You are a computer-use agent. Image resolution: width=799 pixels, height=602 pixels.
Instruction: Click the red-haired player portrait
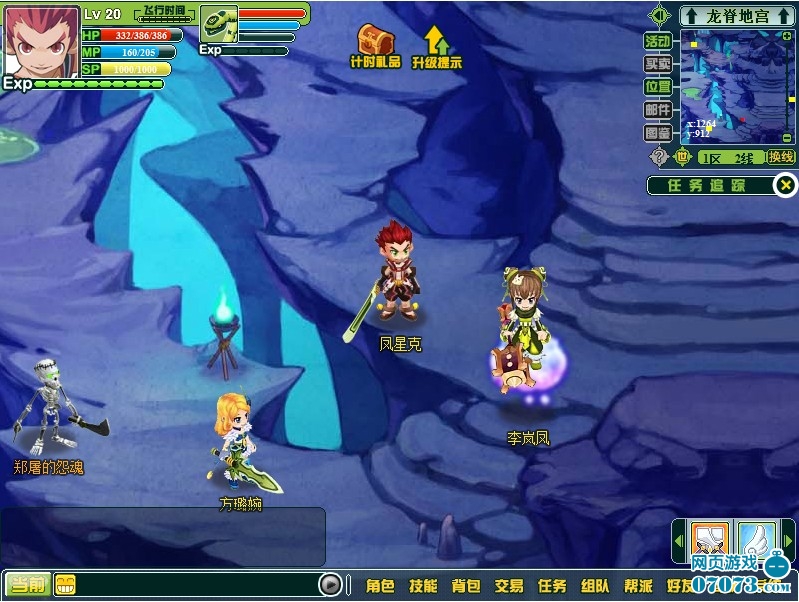41,41
